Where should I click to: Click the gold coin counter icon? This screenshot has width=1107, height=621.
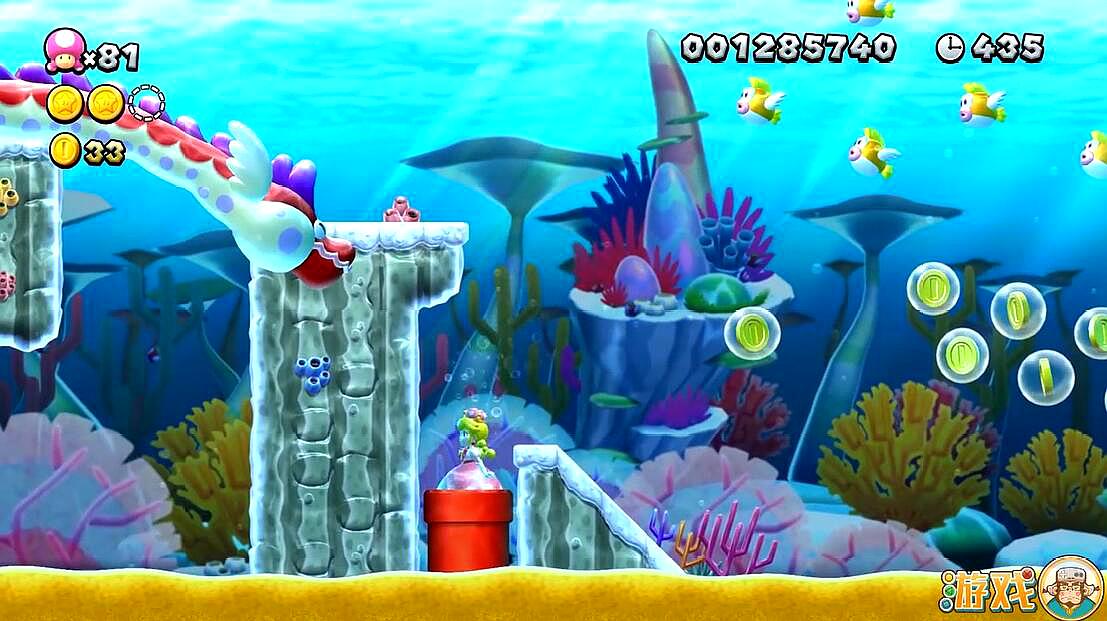click(x=65, y=150)
